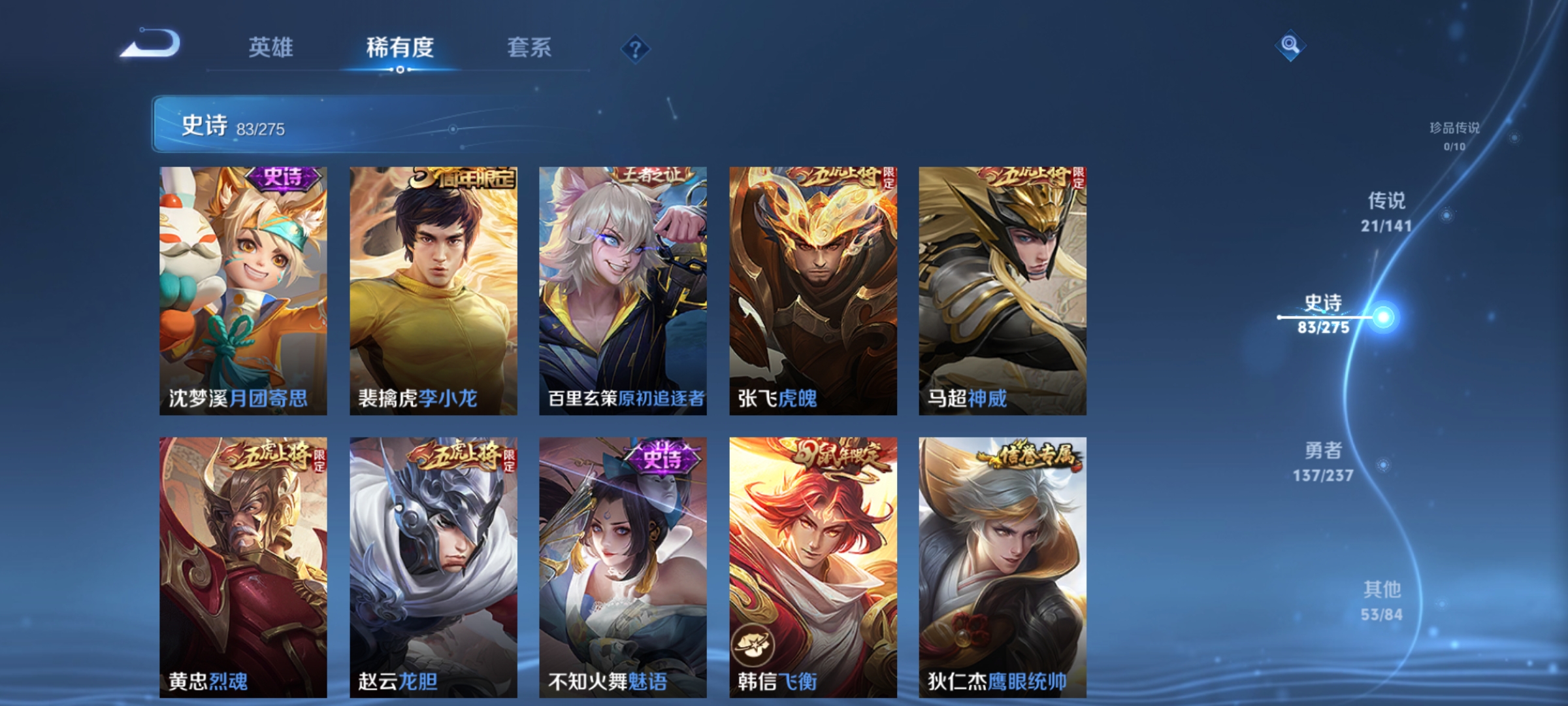Switch to the 套系 tab

click(x=531, y=46)
